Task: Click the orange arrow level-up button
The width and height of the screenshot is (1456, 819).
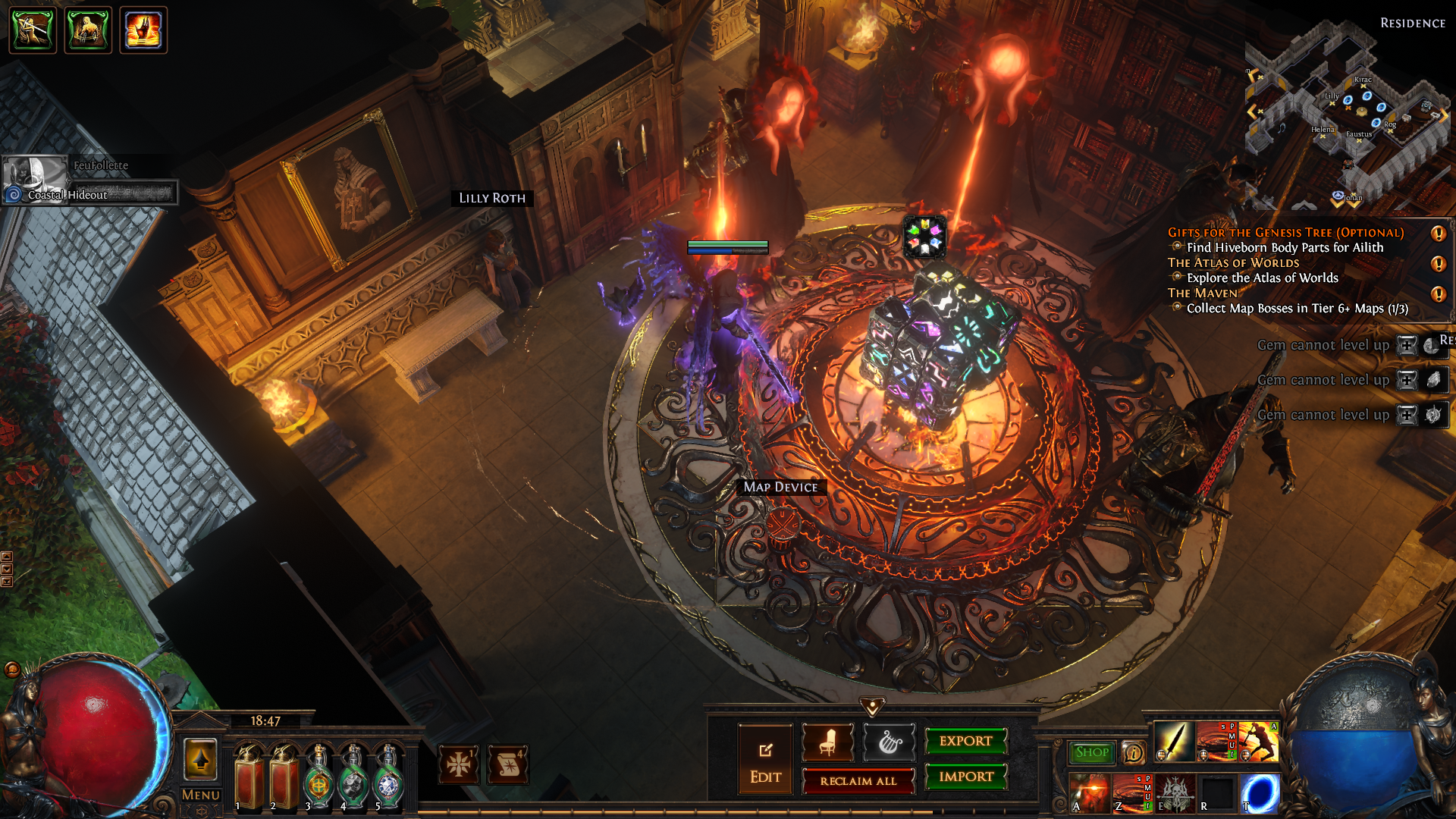Action: (x=200, y=759)
